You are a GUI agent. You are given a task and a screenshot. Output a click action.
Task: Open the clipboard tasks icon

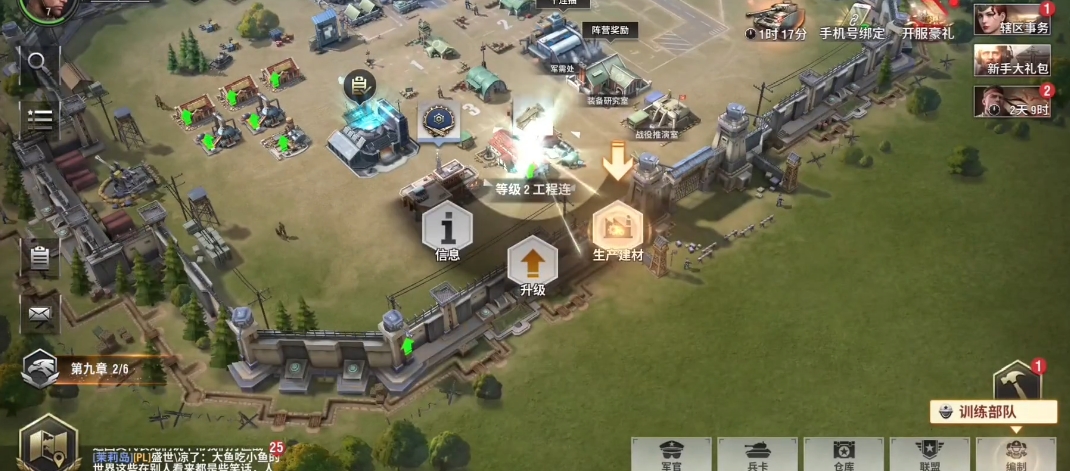[x=39, y=257]
